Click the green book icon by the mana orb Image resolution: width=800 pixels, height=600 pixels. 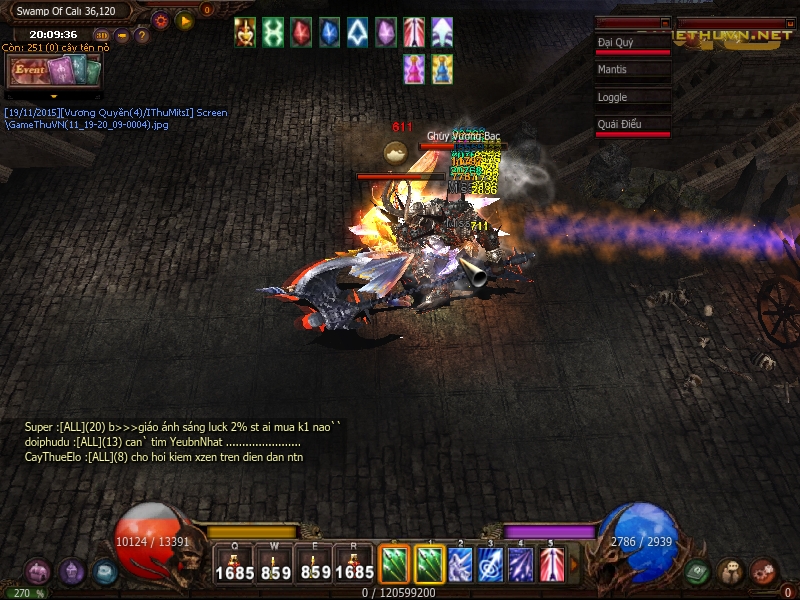[x=698, y=571]
